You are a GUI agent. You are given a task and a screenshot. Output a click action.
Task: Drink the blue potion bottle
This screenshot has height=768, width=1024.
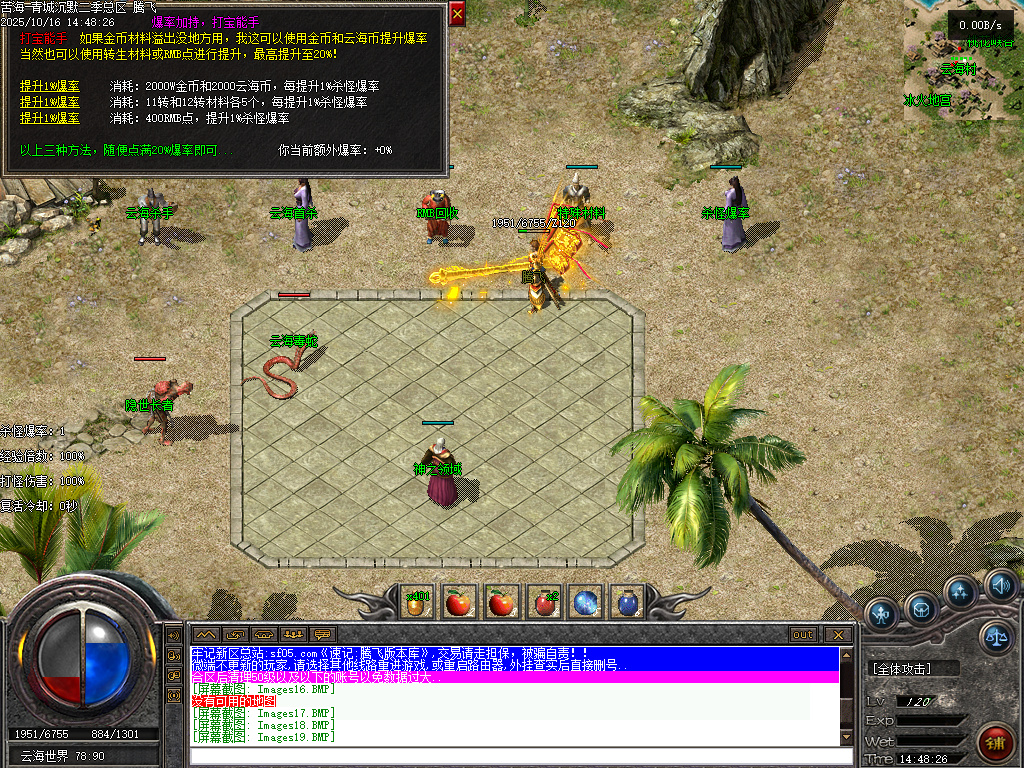628,602
